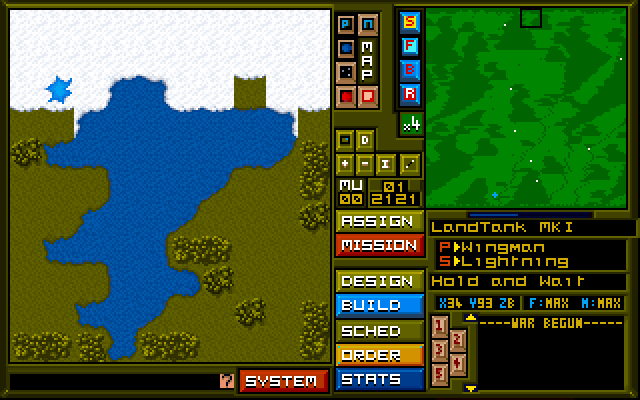
Task: Open the ASSIGN menu
Action: coord(378,221)
